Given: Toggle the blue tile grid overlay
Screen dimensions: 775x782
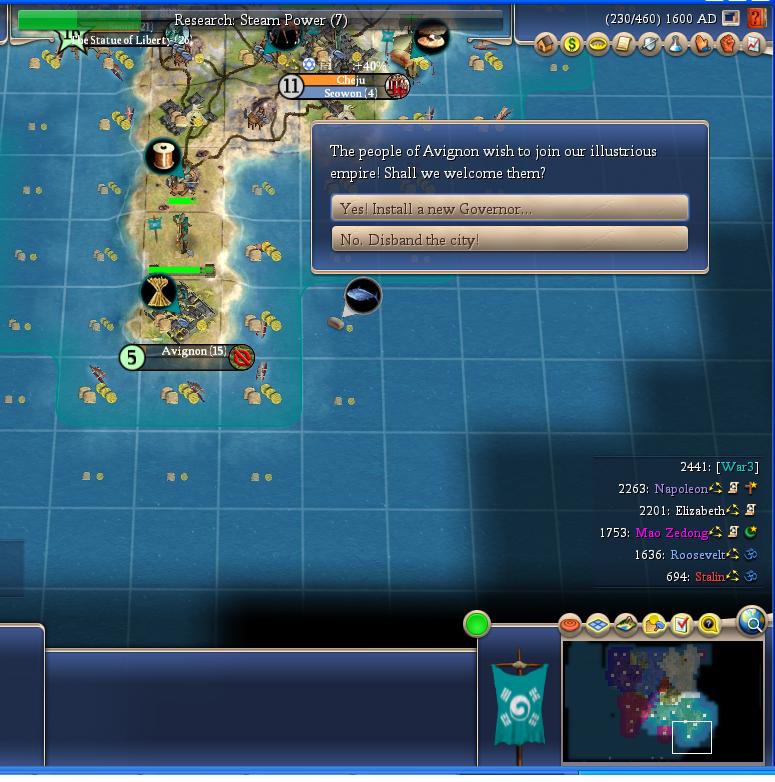Looking at the screenshot, I should tap(598, 625).
